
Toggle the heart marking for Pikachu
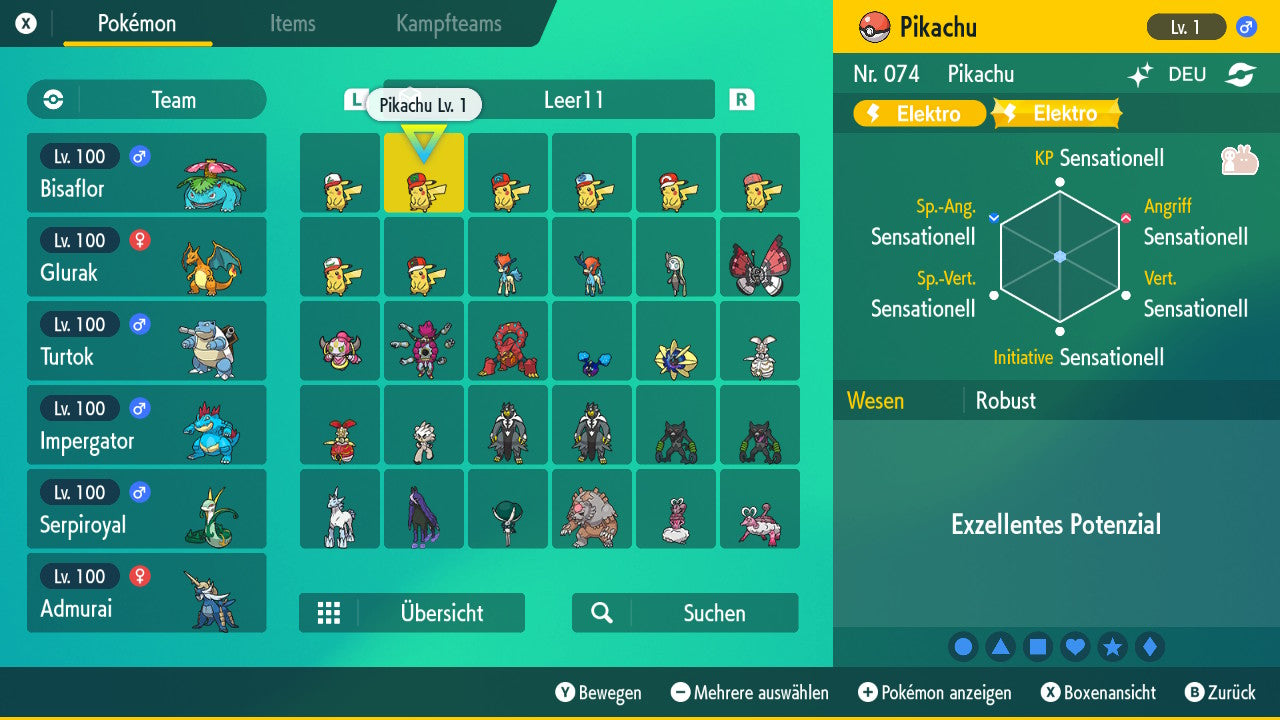point(1075,646)
